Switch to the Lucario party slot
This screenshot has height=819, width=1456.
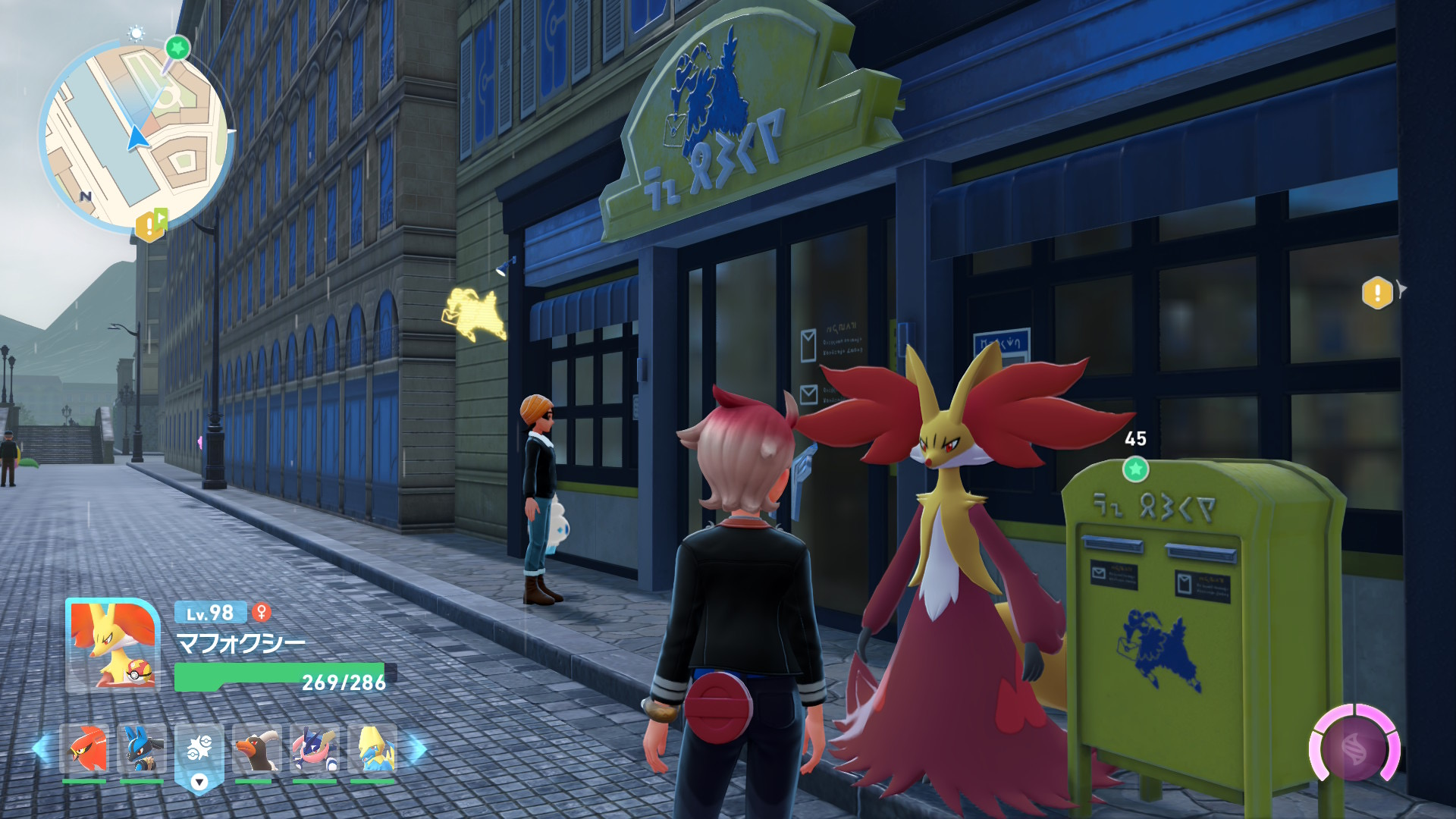pos(142,748)
